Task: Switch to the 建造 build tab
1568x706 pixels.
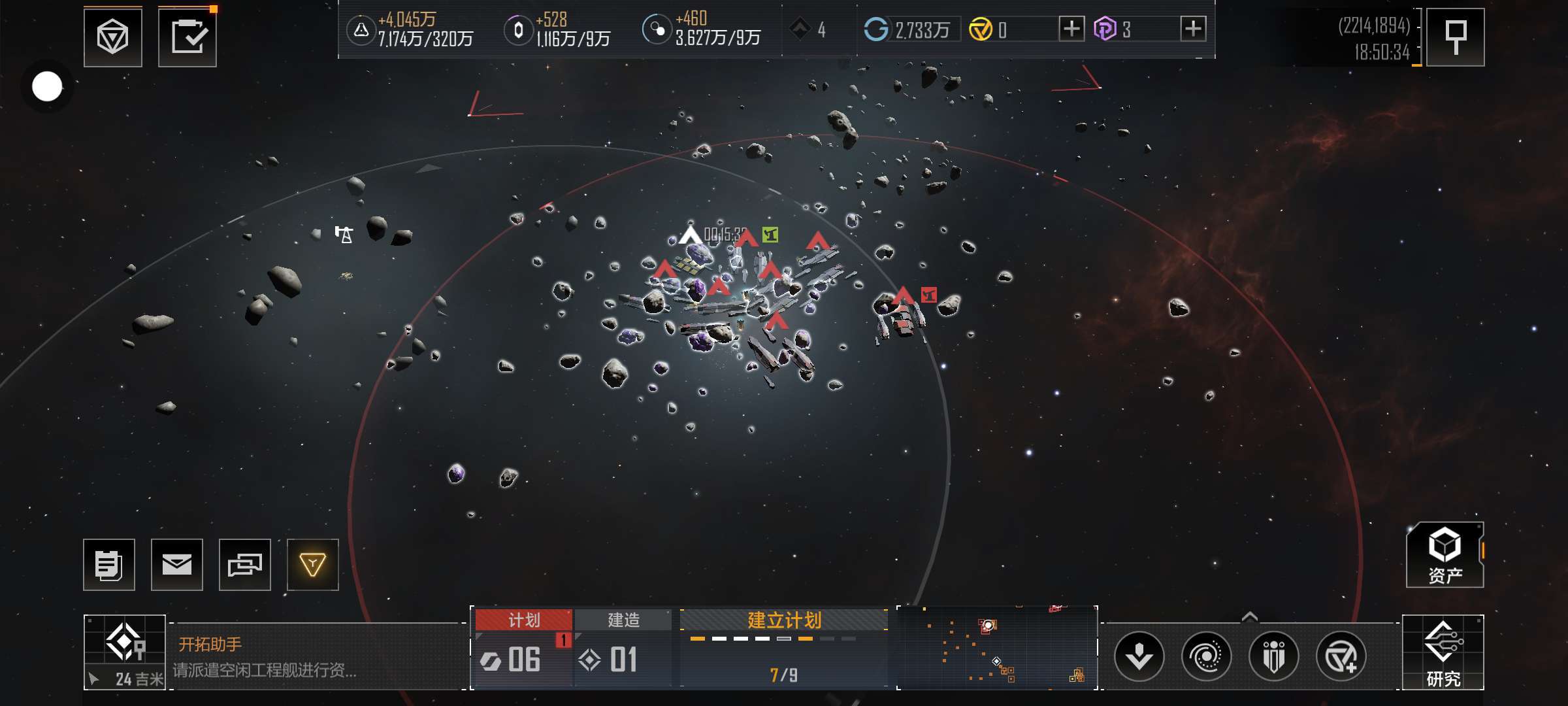Action: tap(623, 620)
